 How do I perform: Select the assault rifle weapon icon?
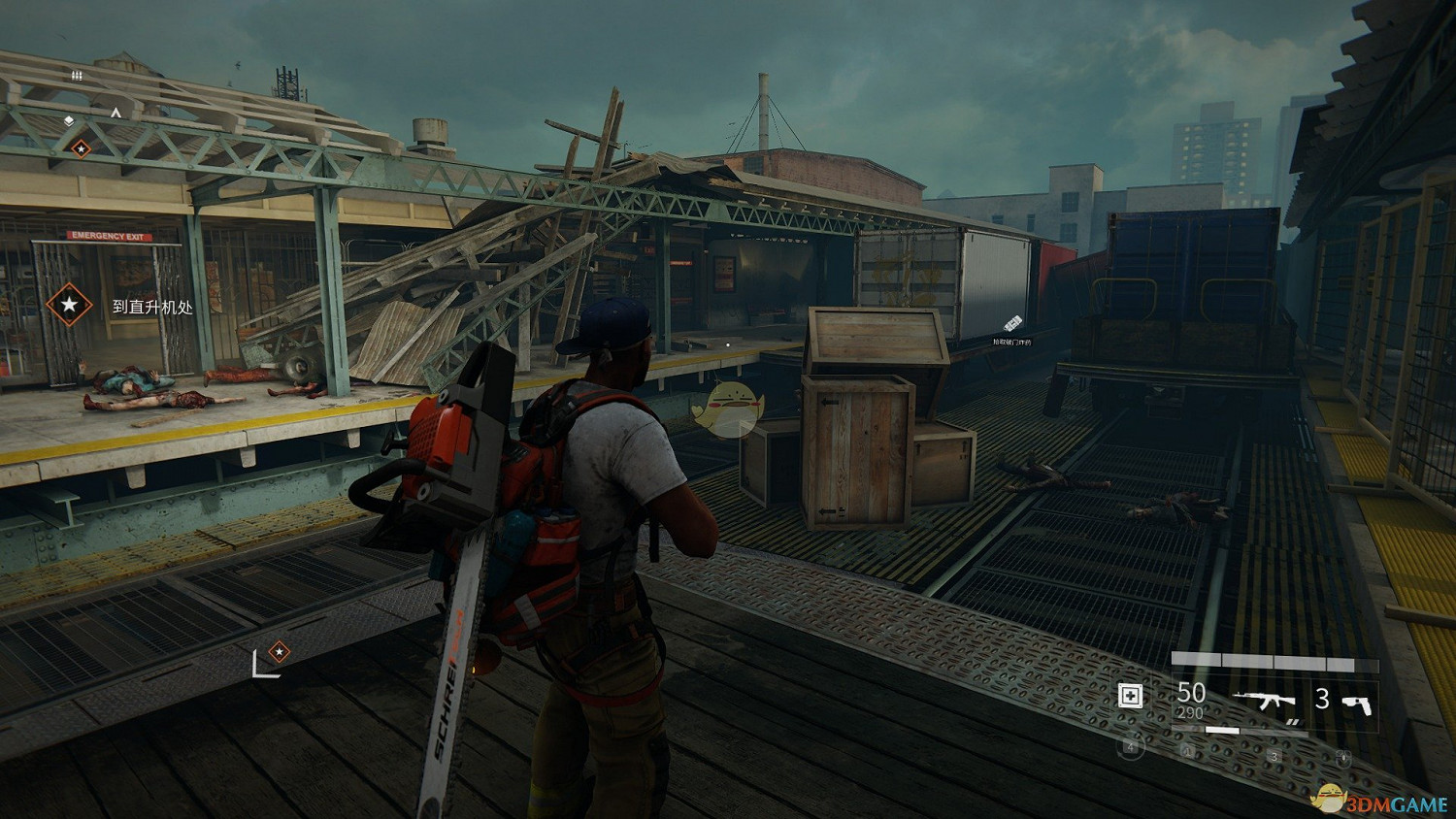pyautogui.click(x=1265, y=700)
